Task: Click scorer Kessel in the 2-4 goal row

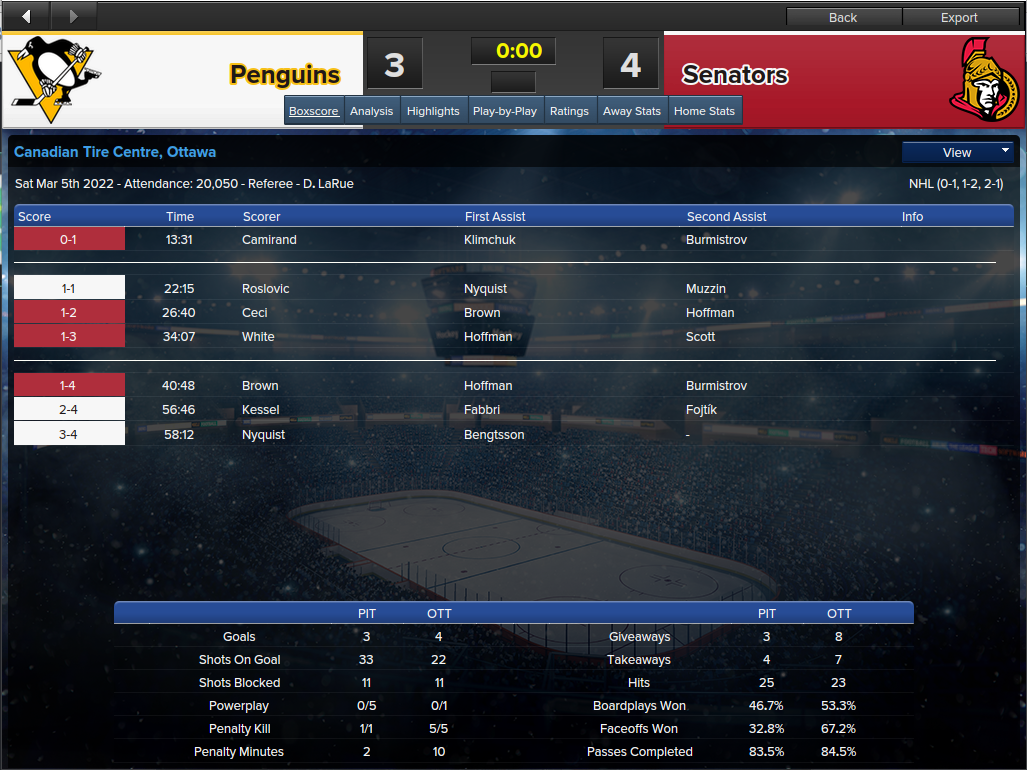Action: 261,410
